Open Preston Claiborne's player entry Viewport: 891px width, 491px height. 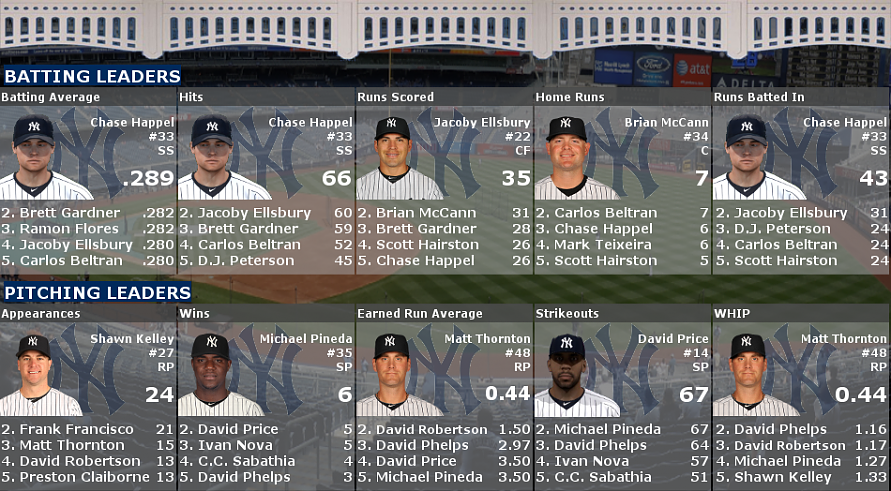pos(82,477)
